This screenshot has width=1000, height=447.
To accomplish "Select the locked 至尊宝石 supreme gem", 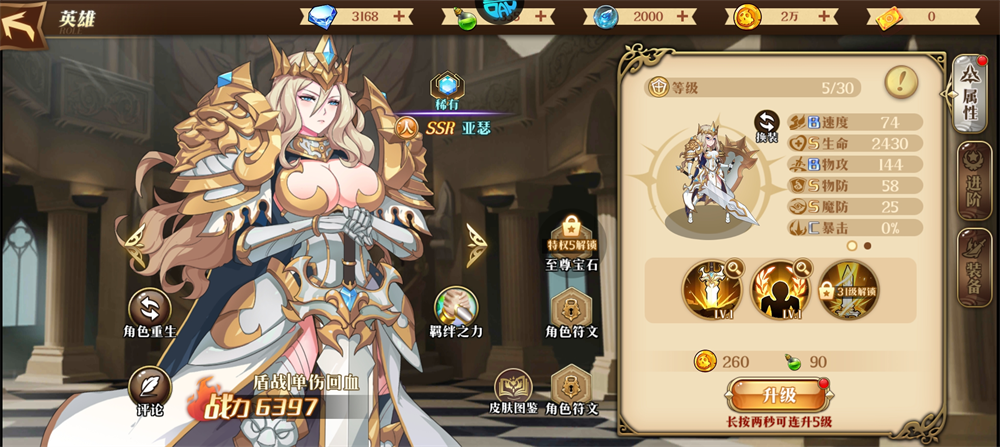I will click(571, 237).
